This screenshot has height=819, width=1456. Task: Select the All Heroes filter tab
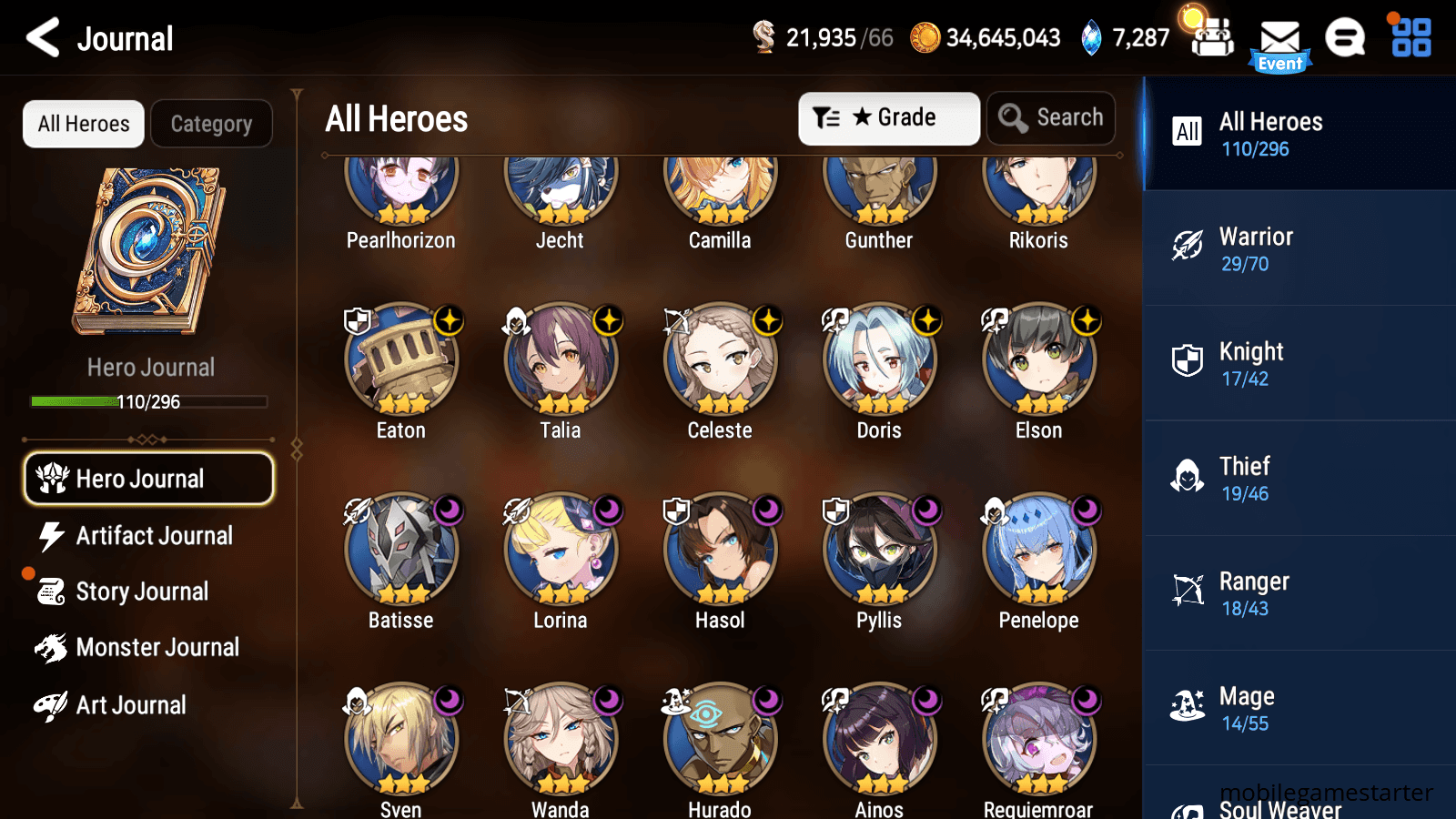click(x=82, y=124)
